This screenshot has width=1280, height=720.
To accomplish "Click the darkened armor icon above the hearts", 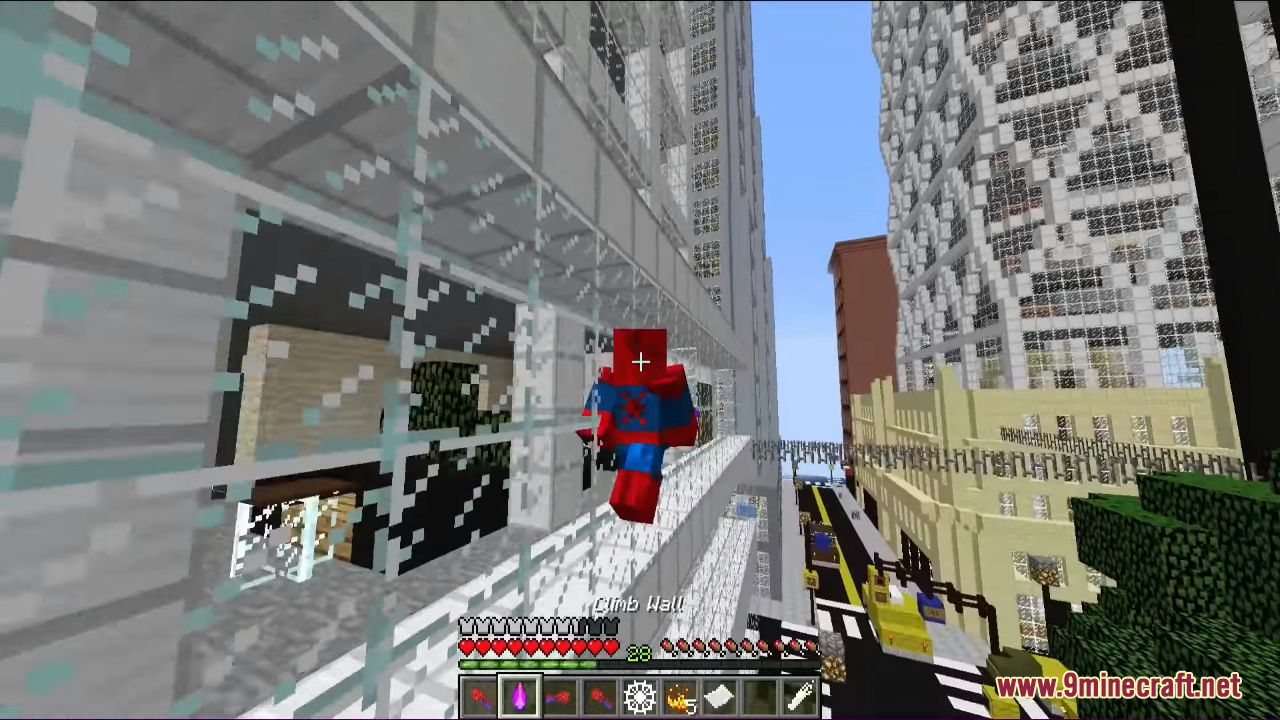I will 598,627.
